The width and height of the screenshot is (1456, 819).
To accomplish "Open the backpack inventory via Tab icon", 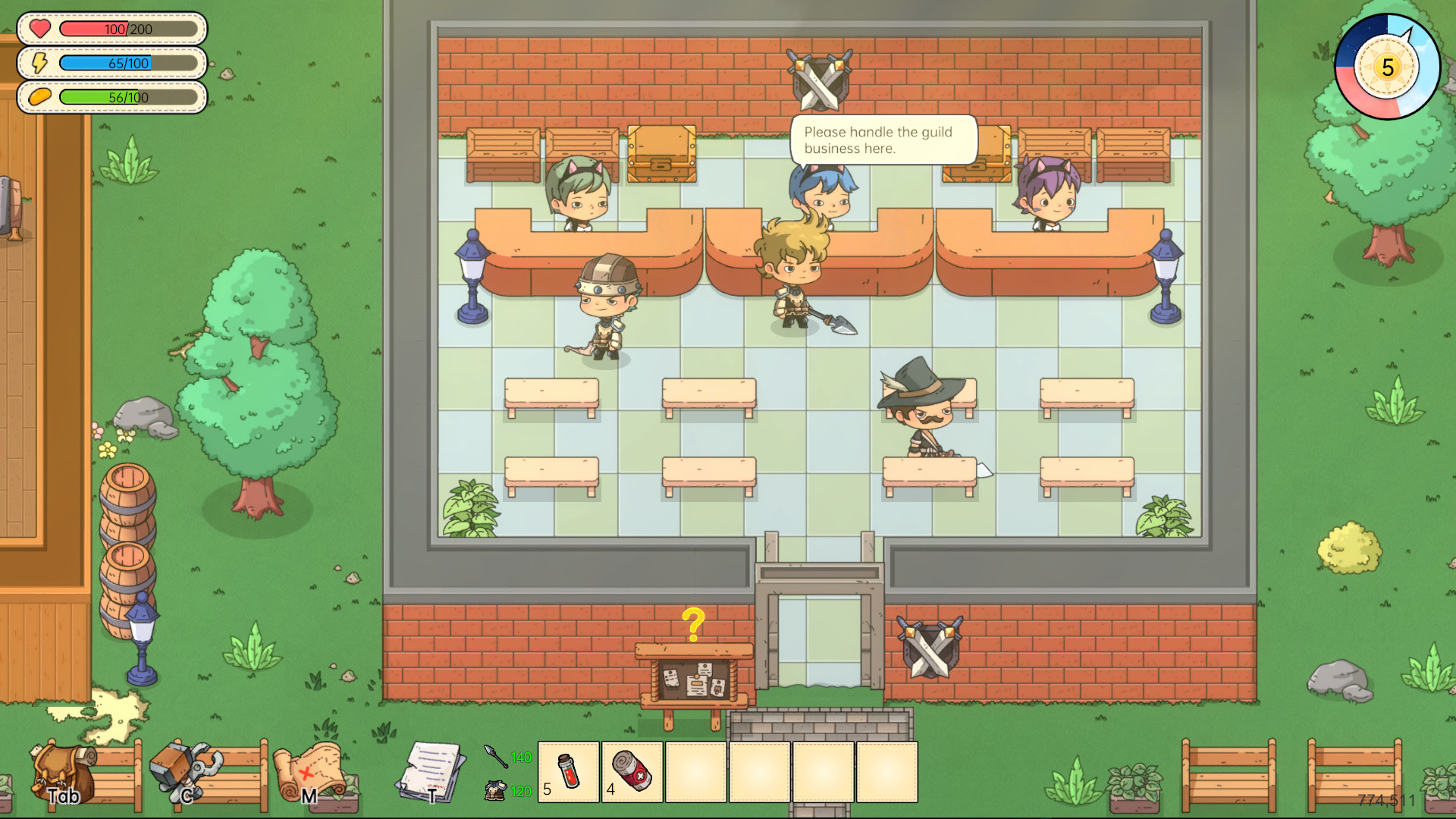I will [61, 773].
